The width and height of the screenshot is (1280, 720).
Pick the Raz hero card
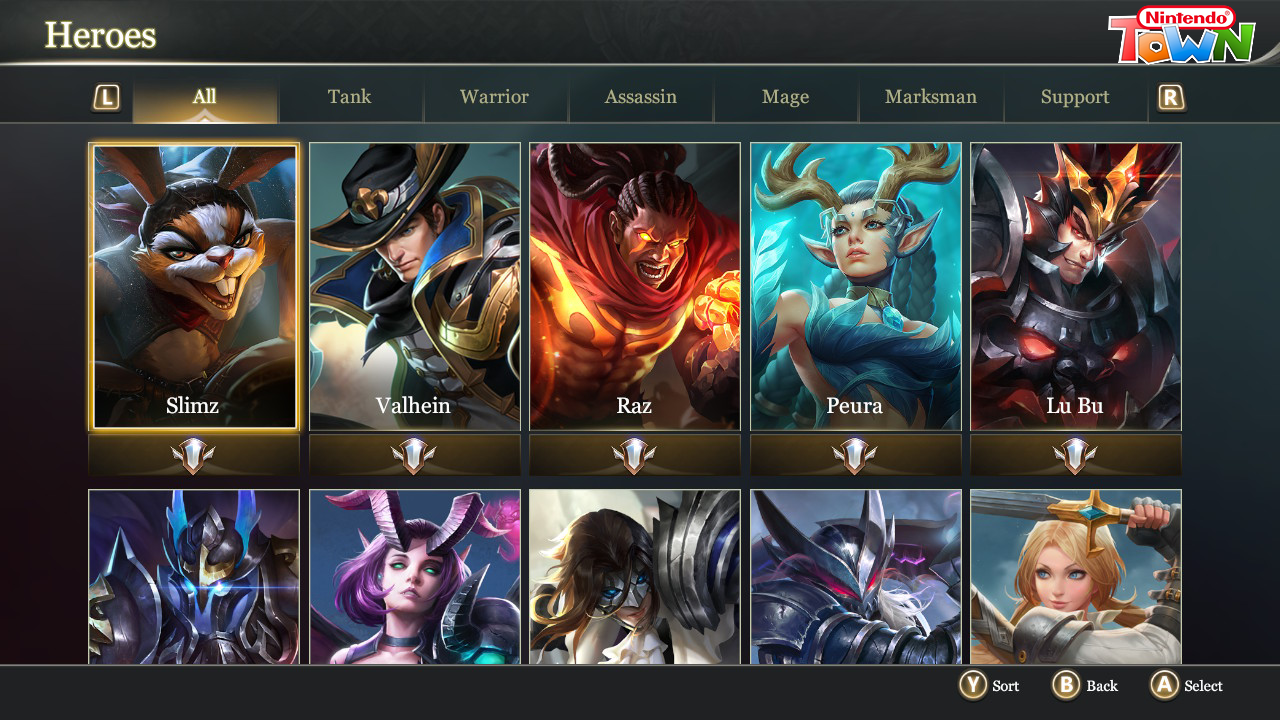click(x=635, y=287)
